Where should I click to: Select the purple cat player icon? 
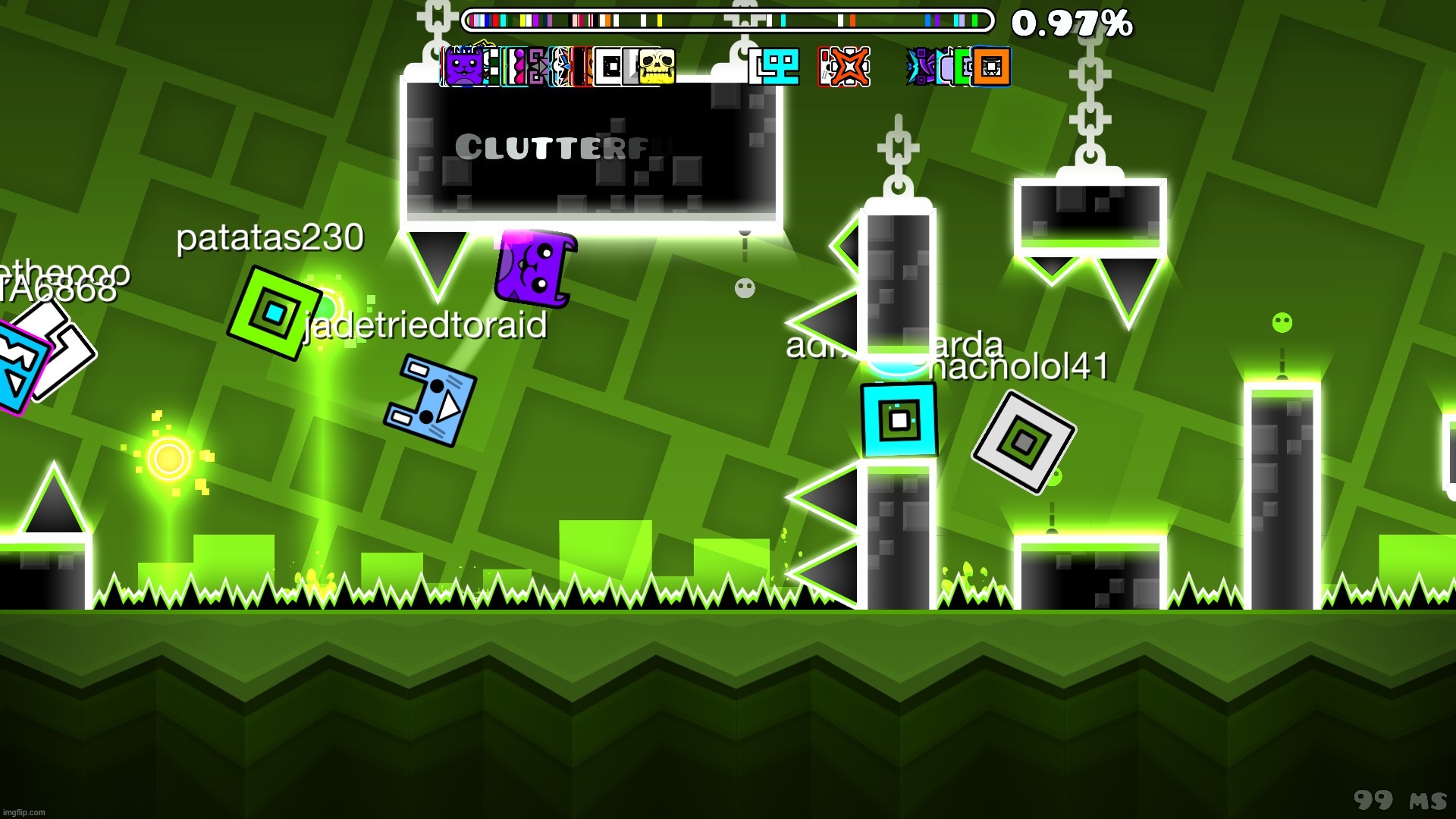(x=463, y=67)
